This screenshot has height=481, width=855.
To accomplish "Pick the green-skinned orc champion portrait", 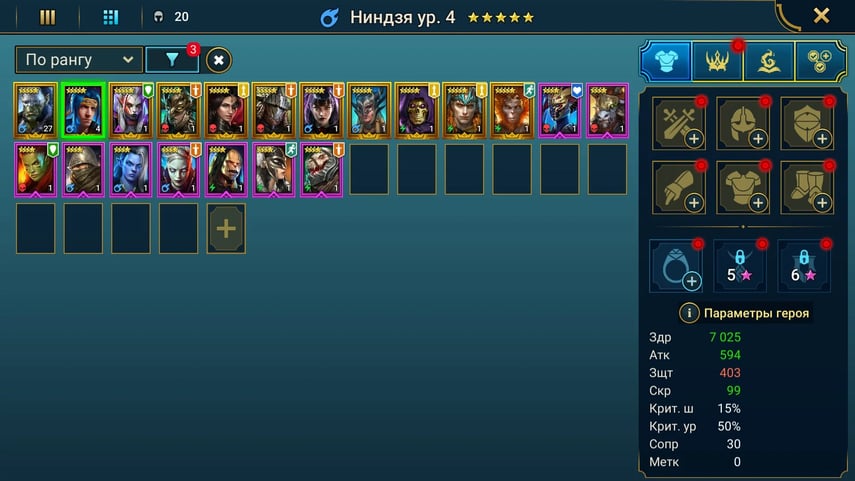I will [x=36, y=169].
